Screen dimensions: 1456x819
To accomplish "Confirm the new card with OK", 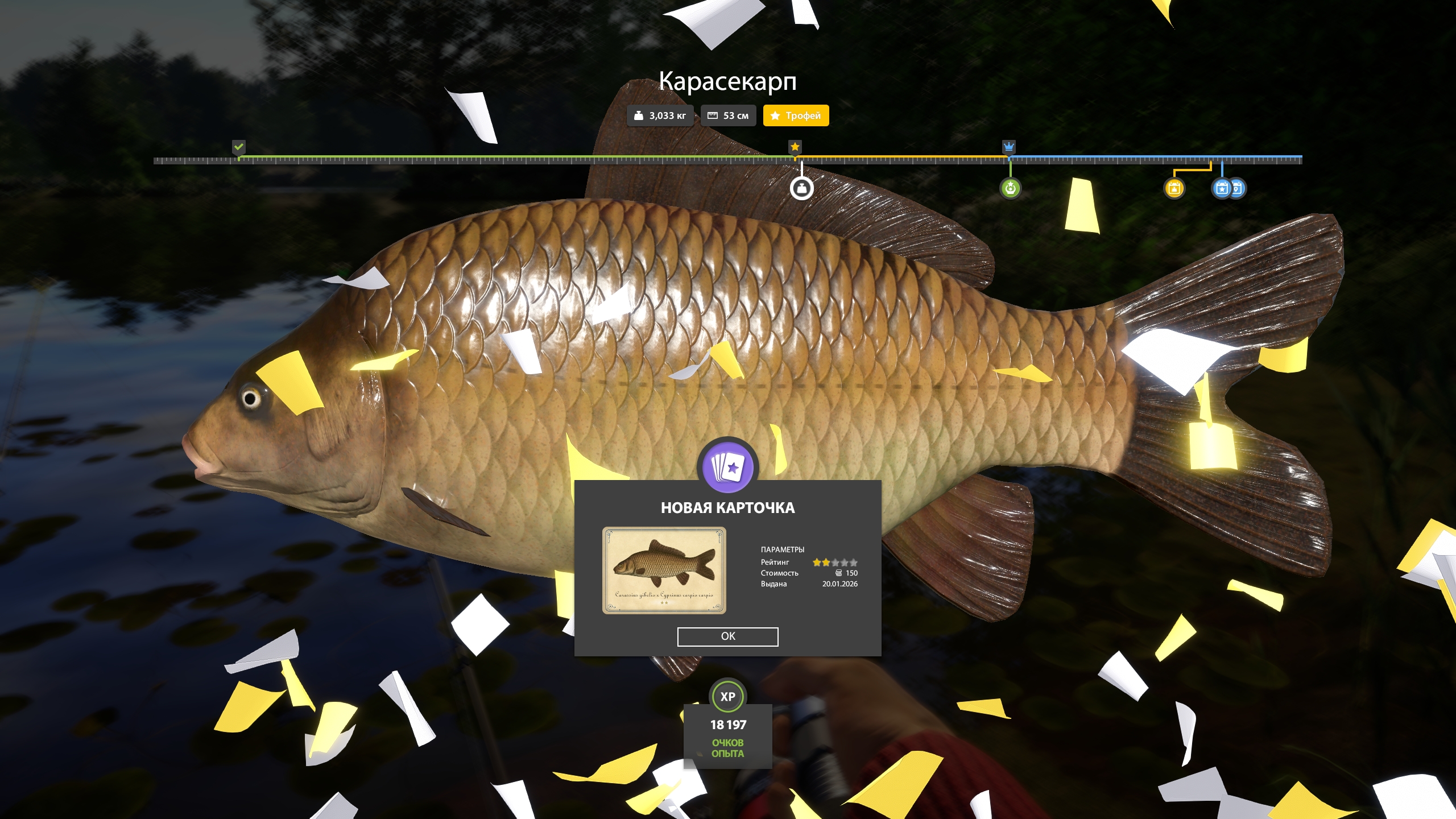I will pos(727,636).
